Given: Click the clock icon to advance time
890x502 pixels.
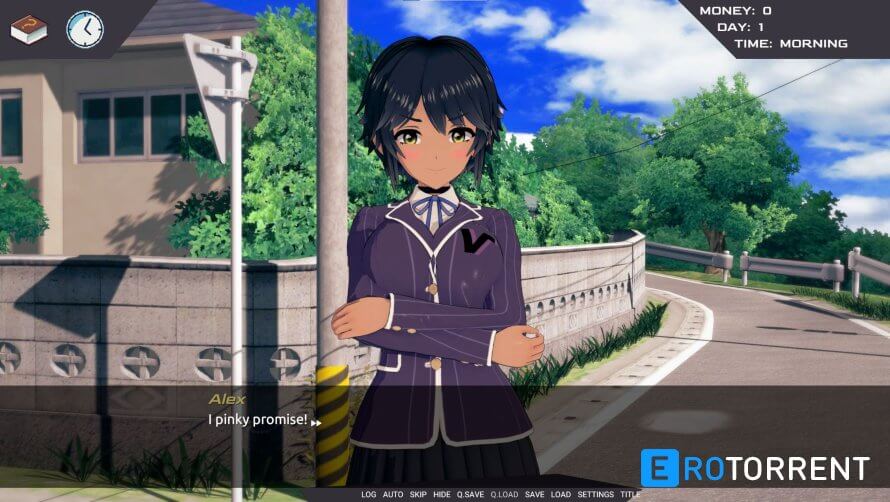Looking at the screenshot, I should click(85, 29).
